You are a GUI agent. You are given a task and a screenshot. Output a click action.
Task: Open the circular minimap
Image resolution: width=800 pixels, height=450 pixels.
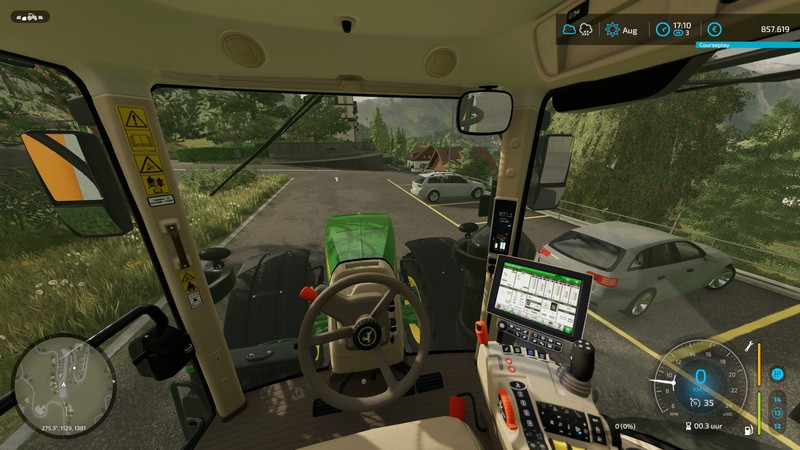click(65, 385)
